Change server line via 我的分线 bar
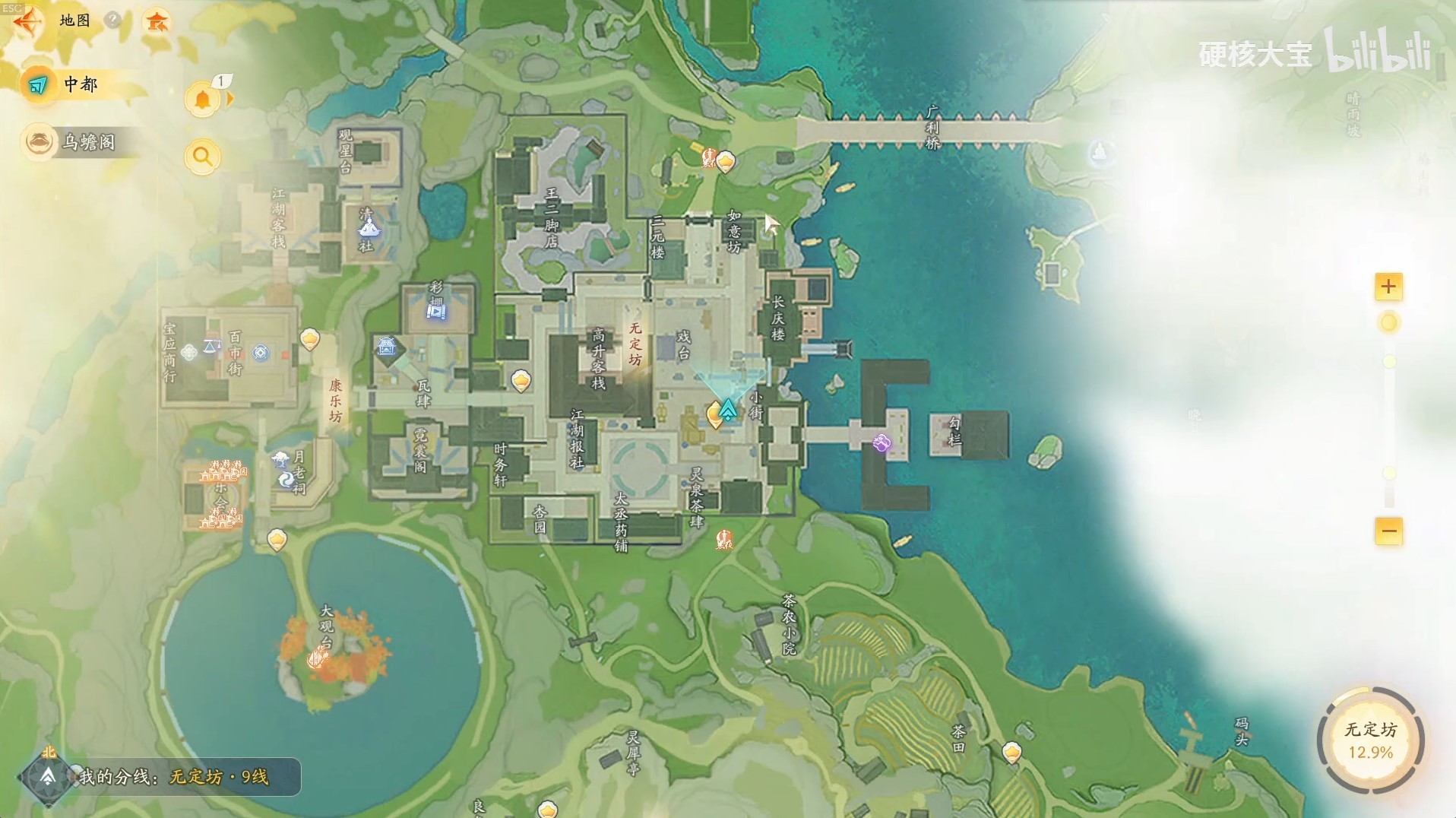1456x818 pixels. [x=173, y=776]
